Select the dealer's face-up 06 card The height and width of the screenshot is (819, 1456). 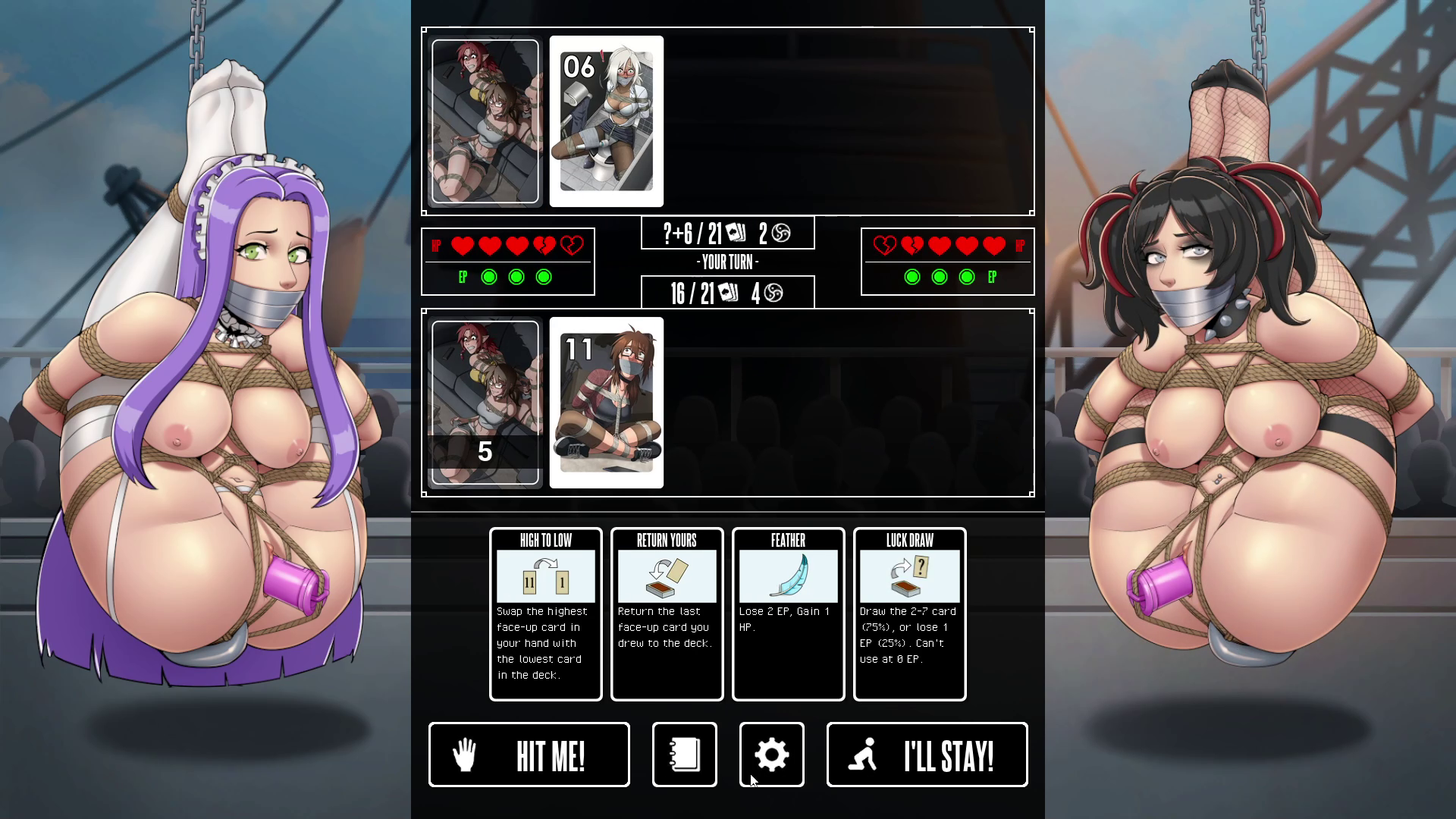point(605,121)
